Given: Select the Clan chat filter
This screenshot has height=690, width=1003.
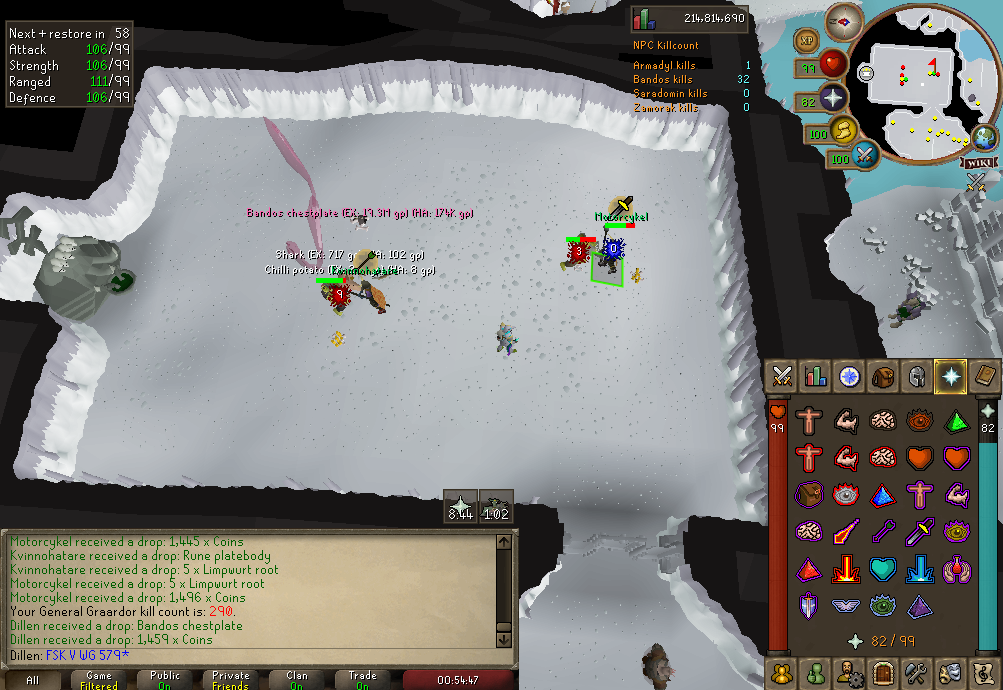Looking at the screenshot, I should coord(297,680).
